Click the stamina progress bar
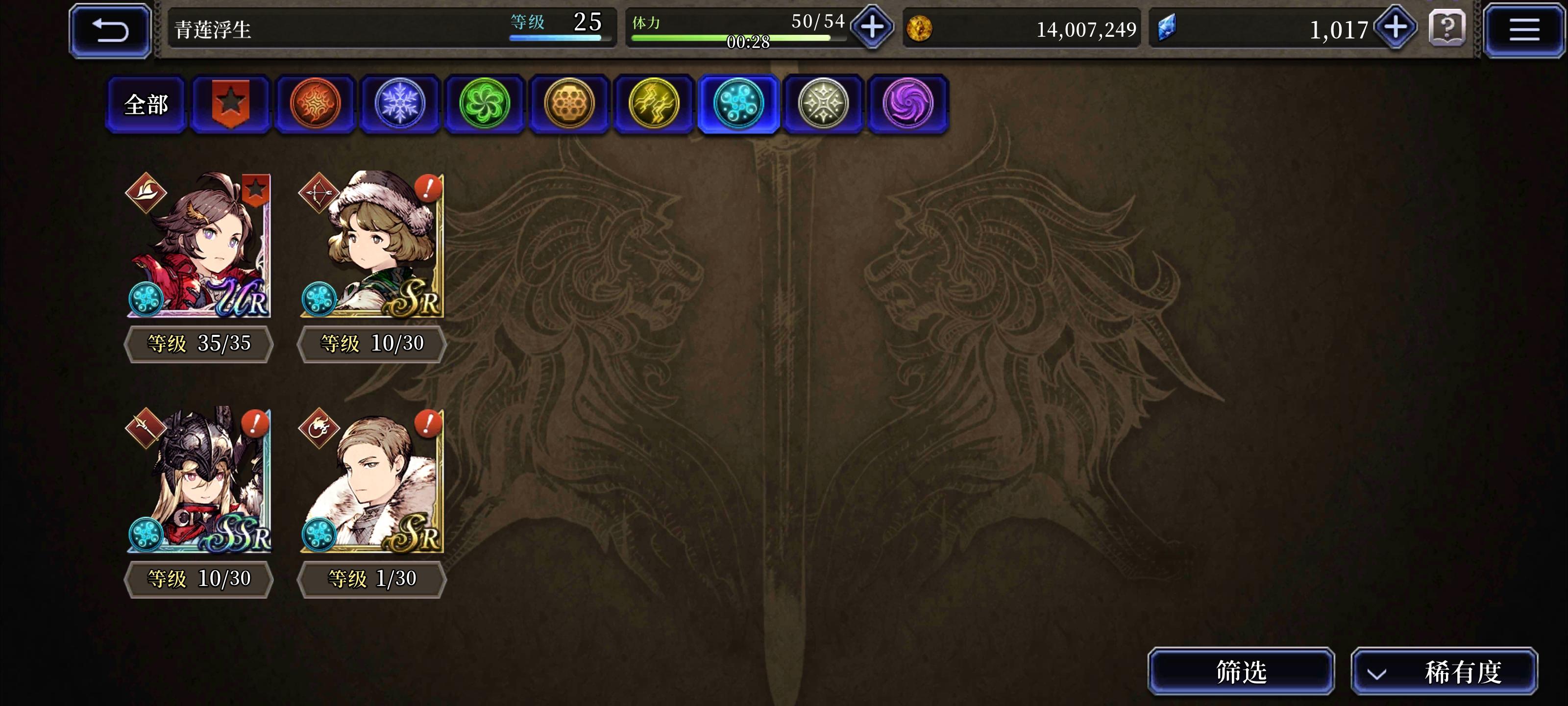Image resolution: width=1568 pixels, height=706 pixels. pos(731,38)
